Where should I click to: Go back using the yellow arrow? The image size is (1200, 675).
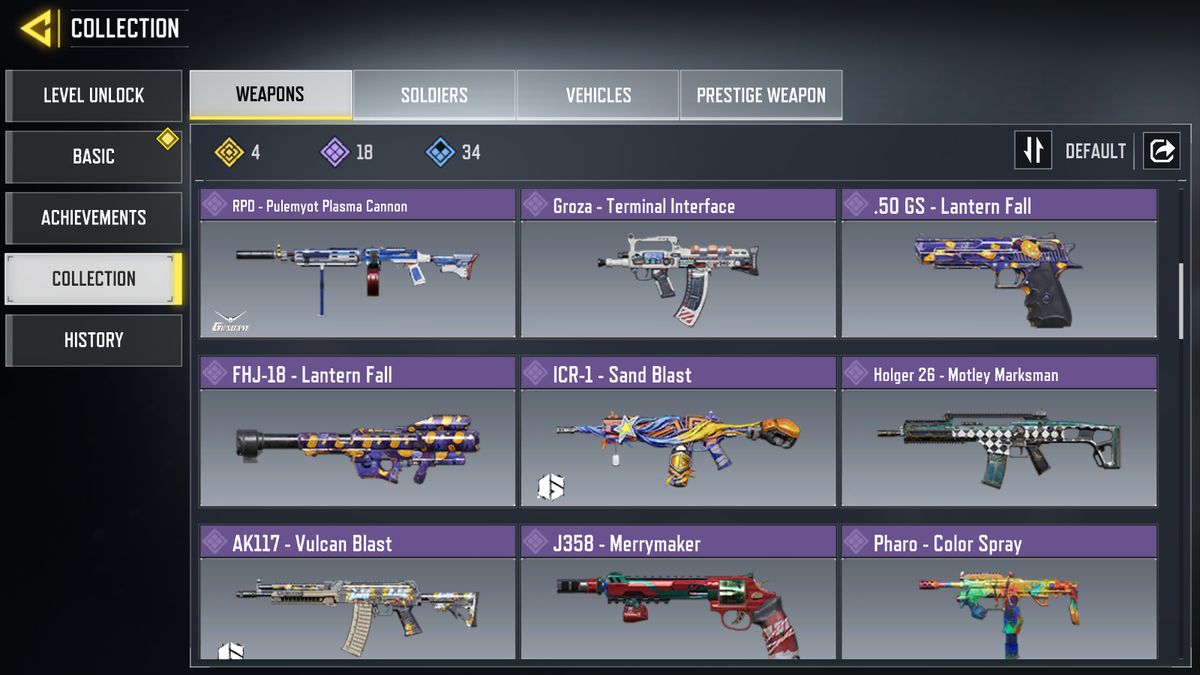point(36,28)
